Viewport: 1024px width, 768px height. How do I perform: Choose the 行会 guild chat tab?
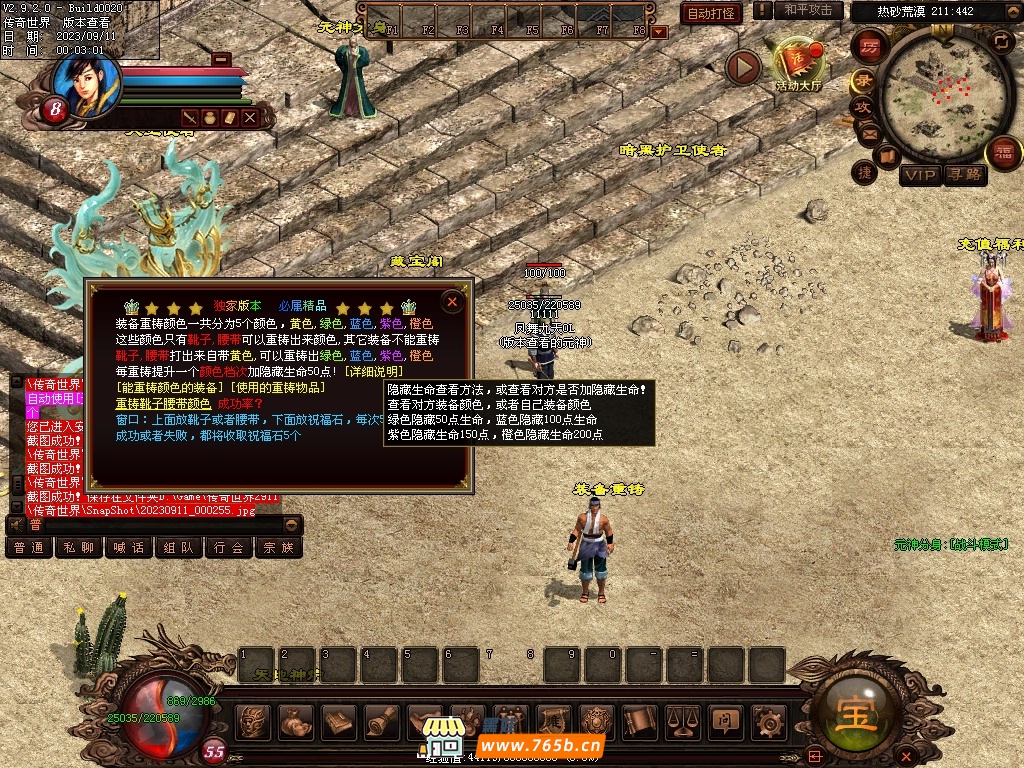[229, 548]
